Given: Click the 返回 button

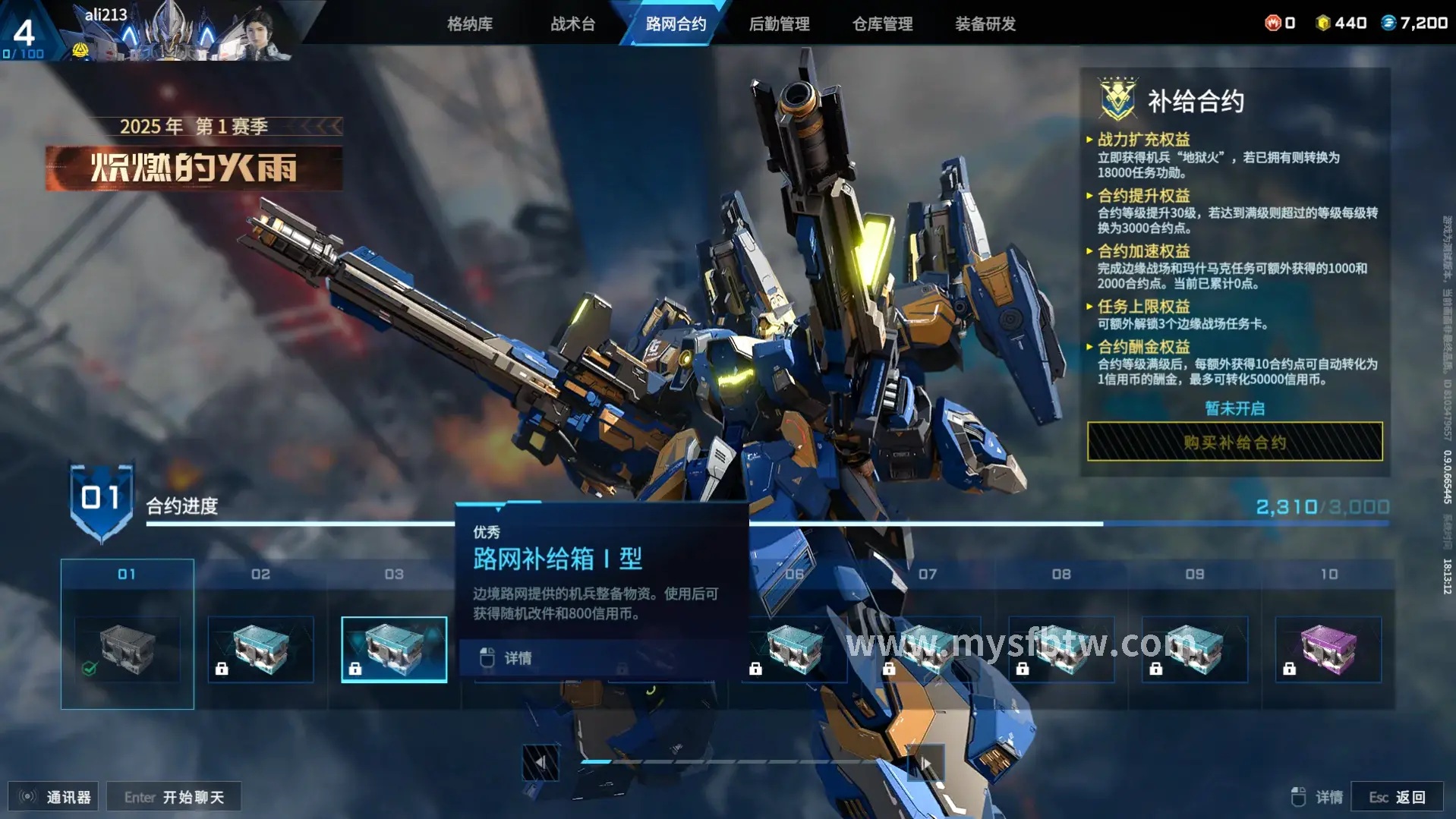Looking at the screenshot, I should coord(1397,797).
